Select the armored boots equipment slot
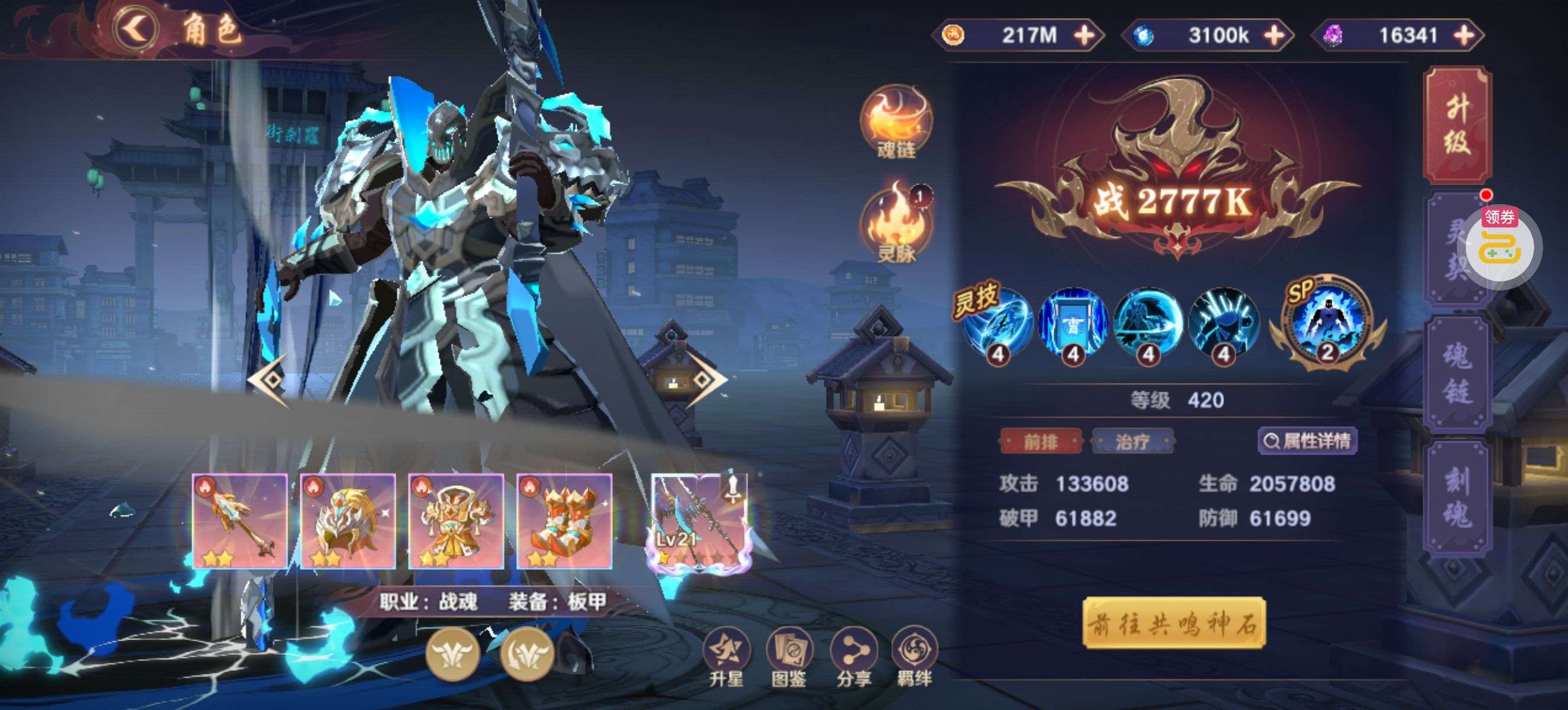 pos(564,521)
